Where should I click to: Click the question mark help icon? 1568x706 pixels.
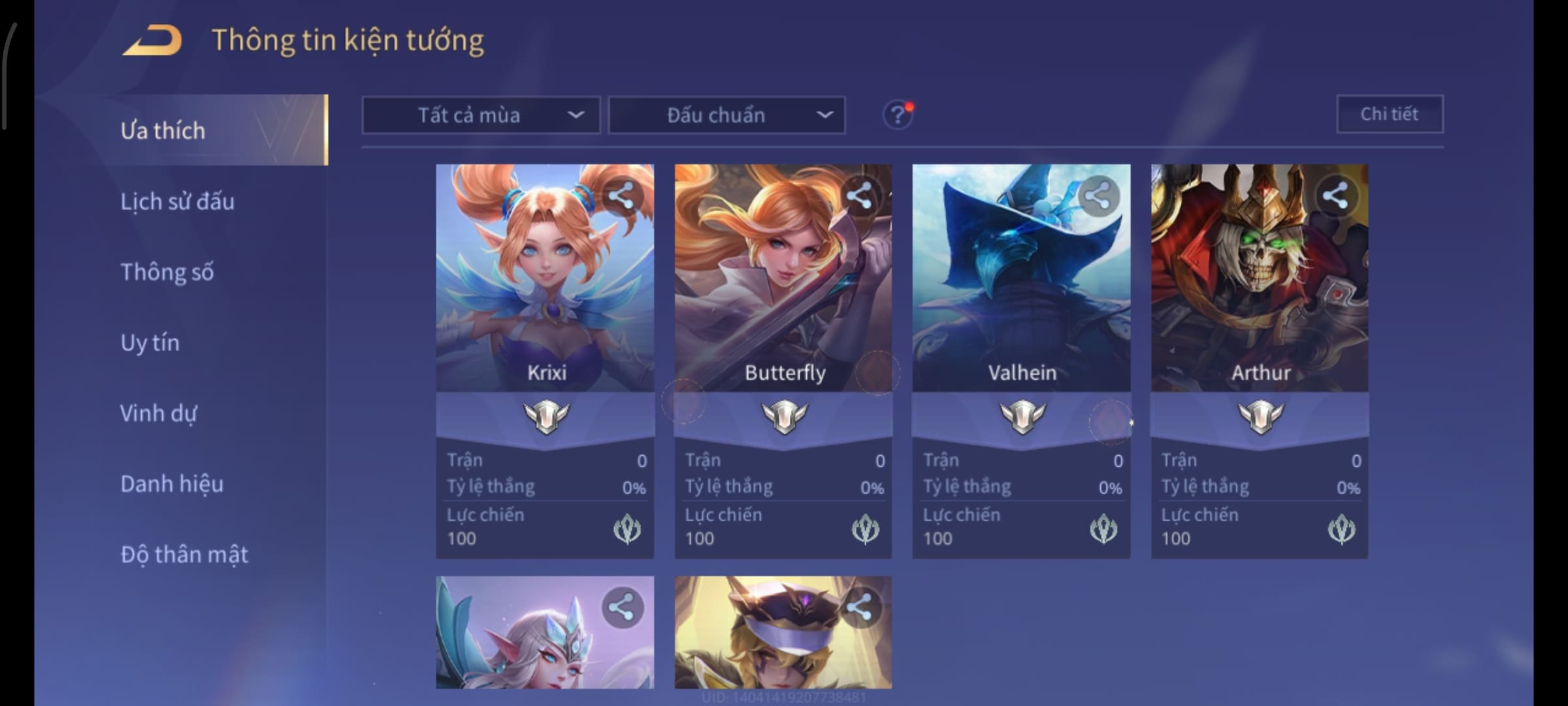tap(897, 115)
